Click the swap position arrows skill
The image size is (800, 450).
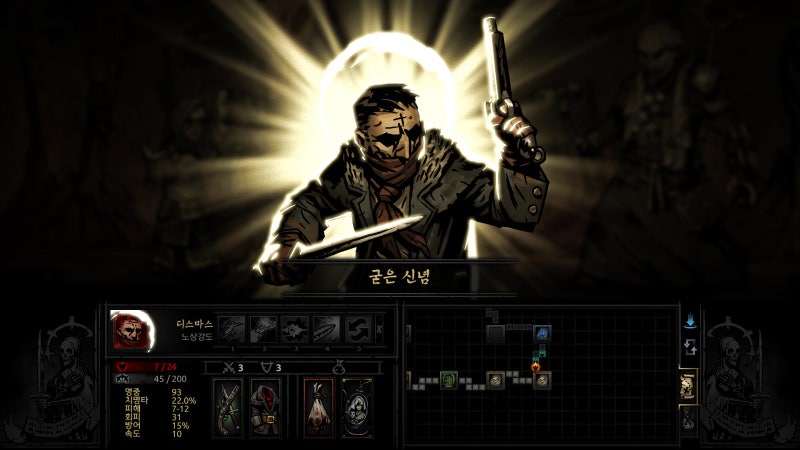click(x=358, y=329)
